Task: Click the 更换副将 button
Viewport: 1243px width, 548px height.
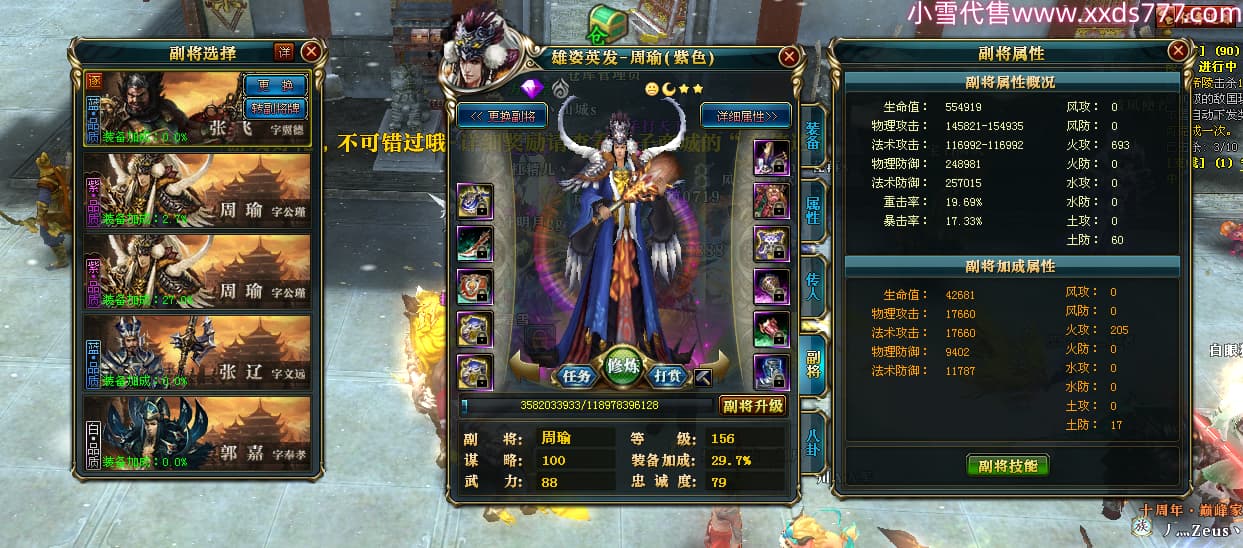Action: pyautogui.click(x=501, y=114)
